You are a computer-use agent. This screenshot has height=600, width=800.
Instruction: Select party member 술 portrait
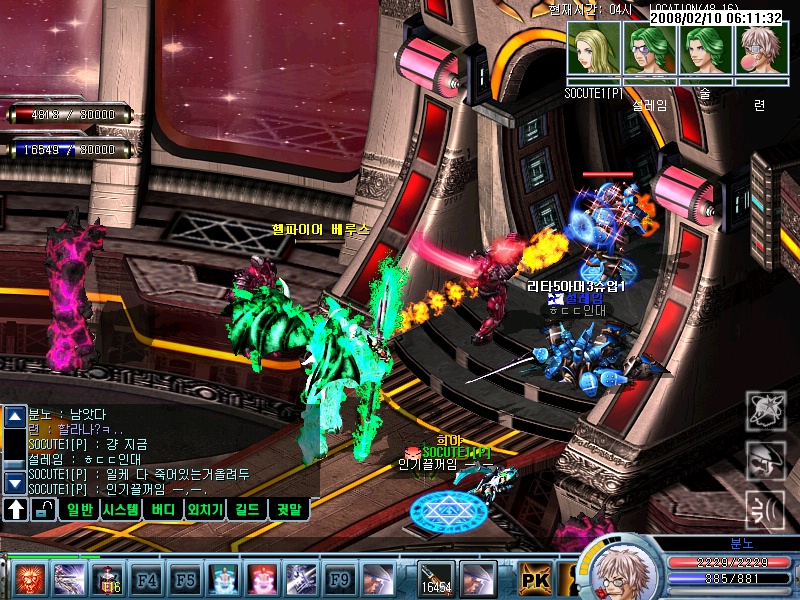pyautogui.click(x=706, y=49)
